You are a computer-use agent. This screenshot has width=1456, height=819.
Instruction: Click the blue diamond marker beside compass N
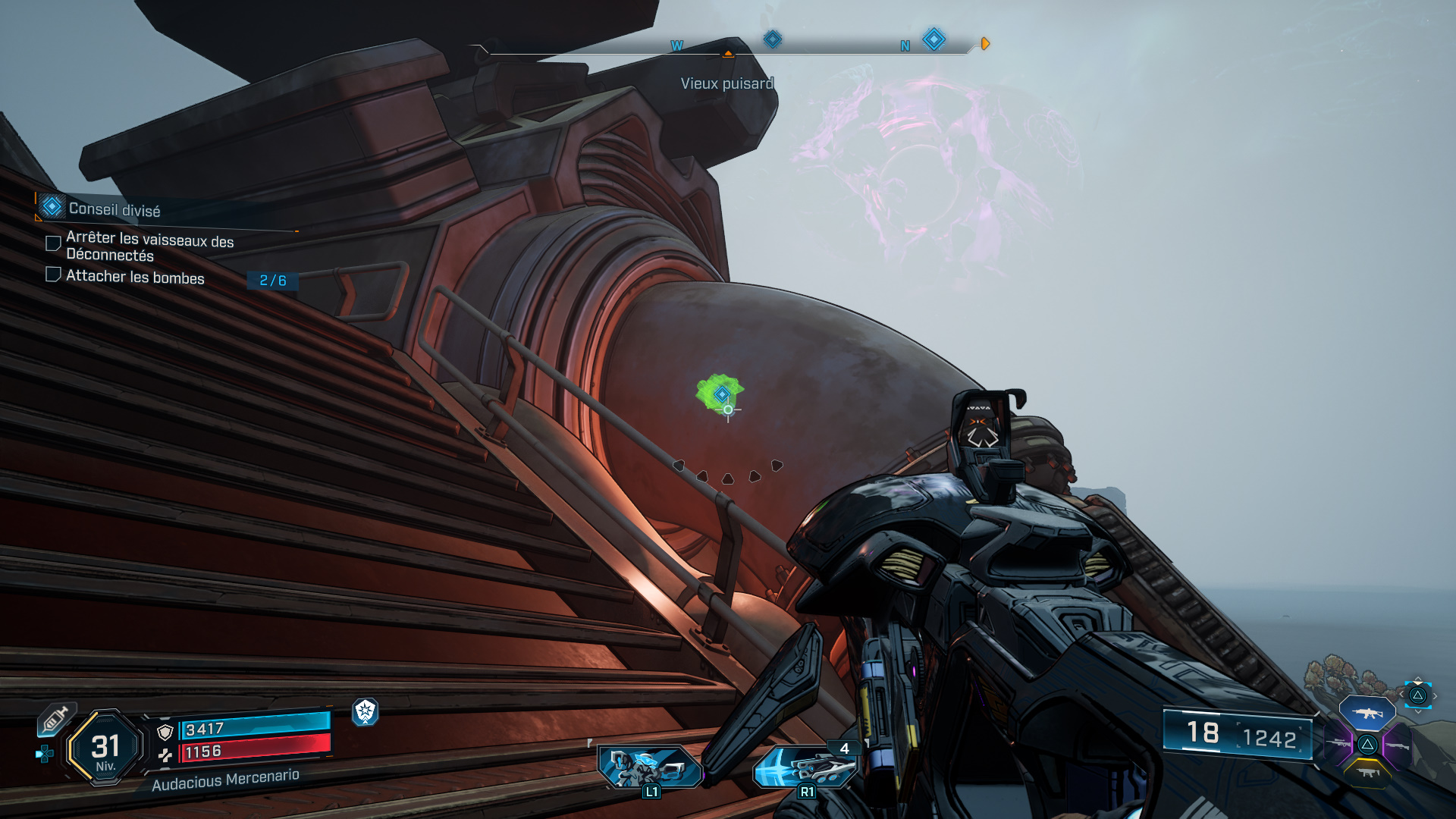[x=934, y=39]
